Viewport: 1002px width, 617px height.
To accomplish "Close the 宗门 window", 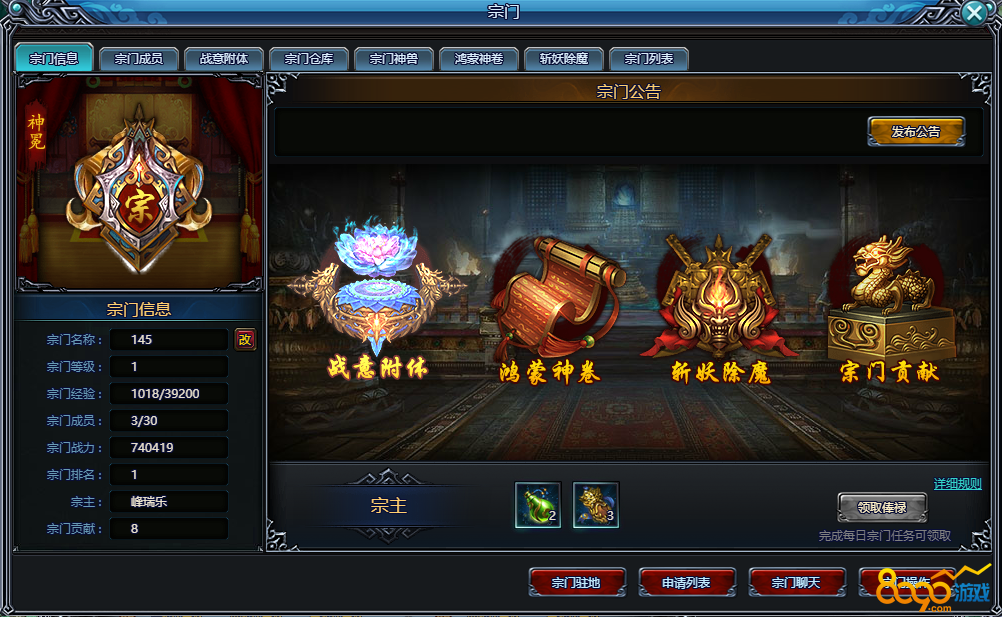I will point(975,12).
